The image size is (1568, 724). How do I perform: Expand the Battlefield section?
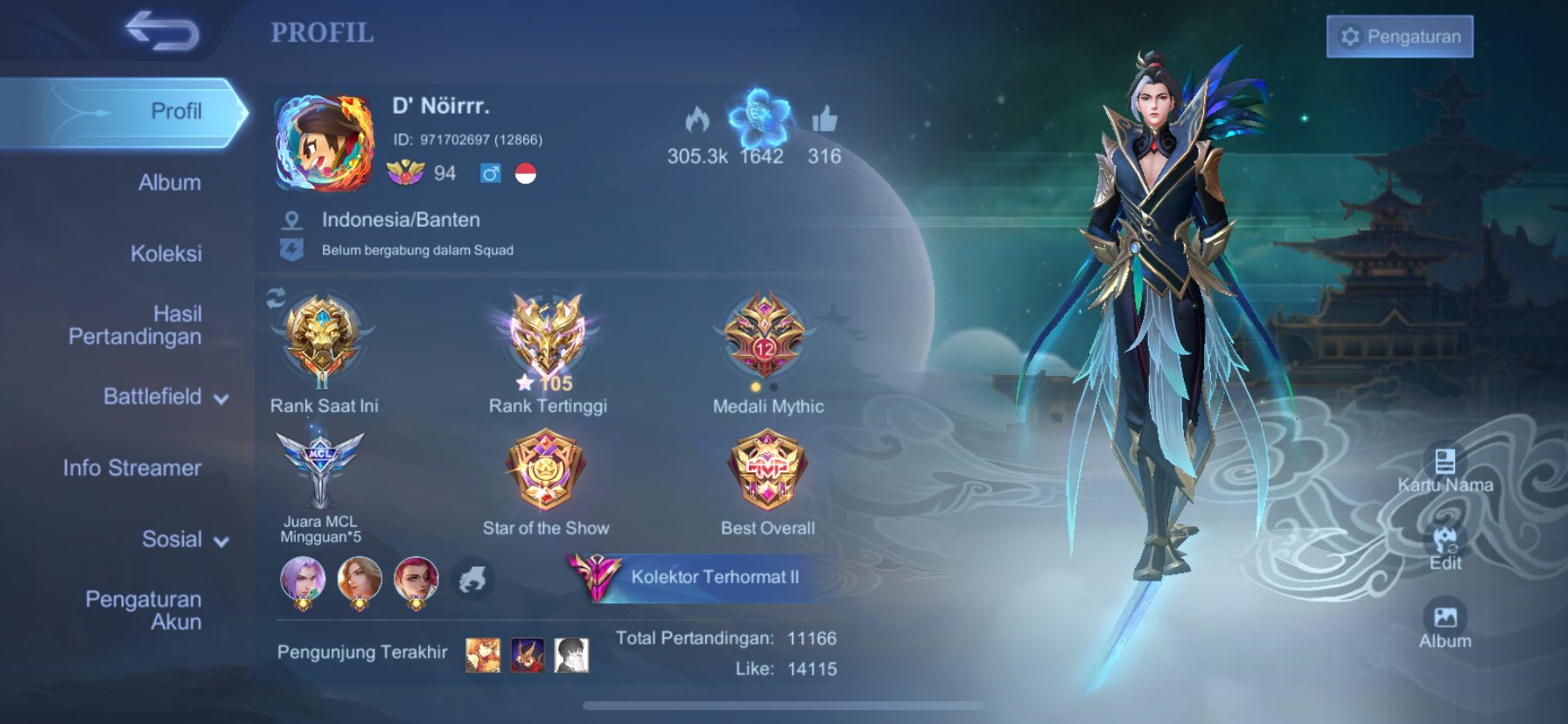pos(165,397)
